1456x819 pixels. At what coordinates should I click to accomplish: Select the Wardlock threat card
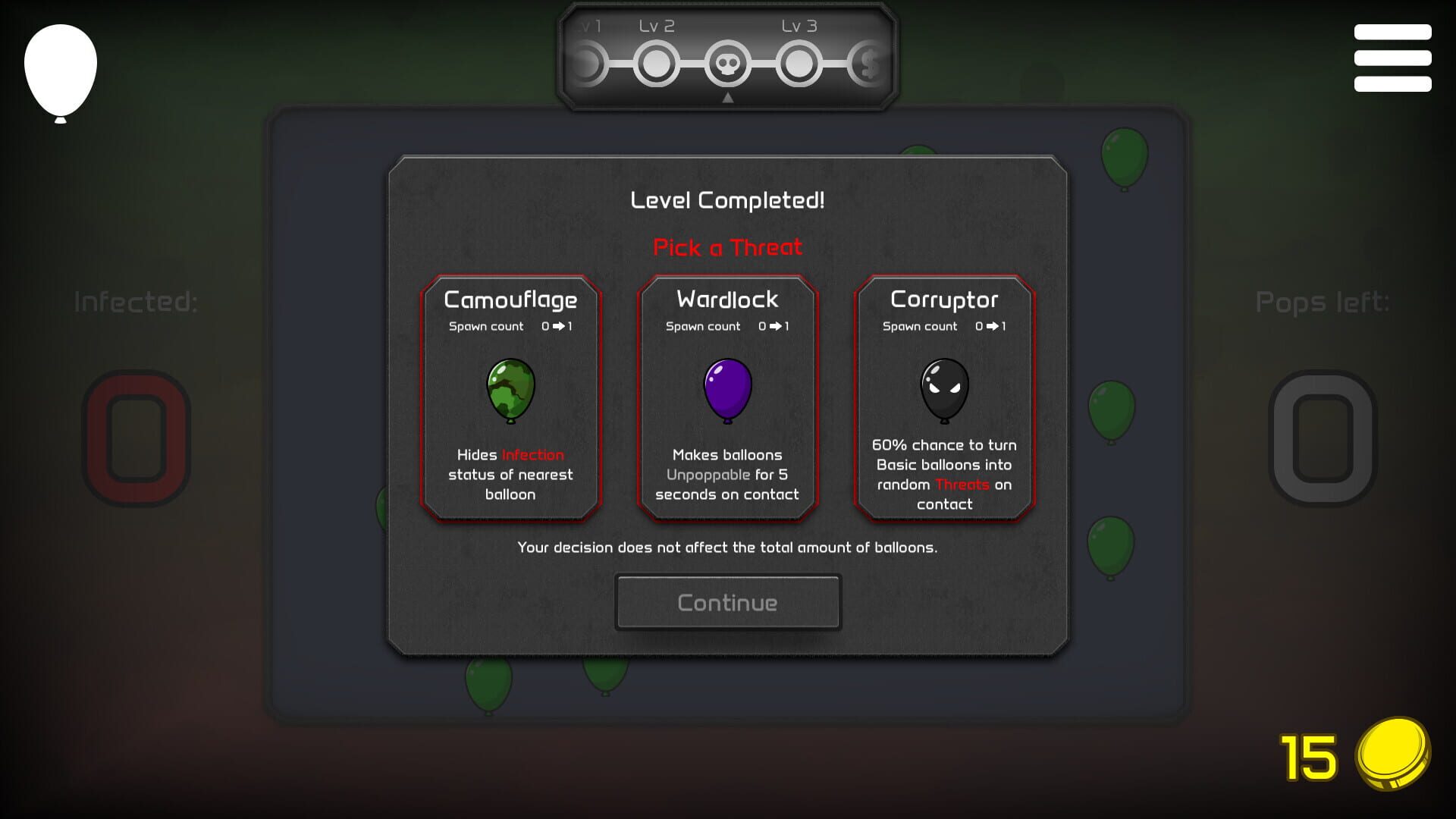tap(726, 398)
